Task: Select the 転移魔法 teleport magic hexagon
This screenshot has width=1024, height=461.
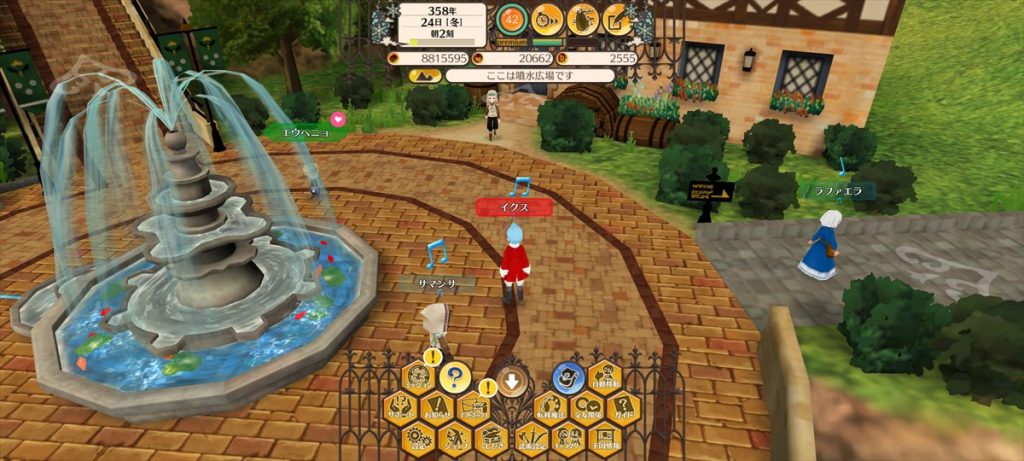Action: click(551, 407)
